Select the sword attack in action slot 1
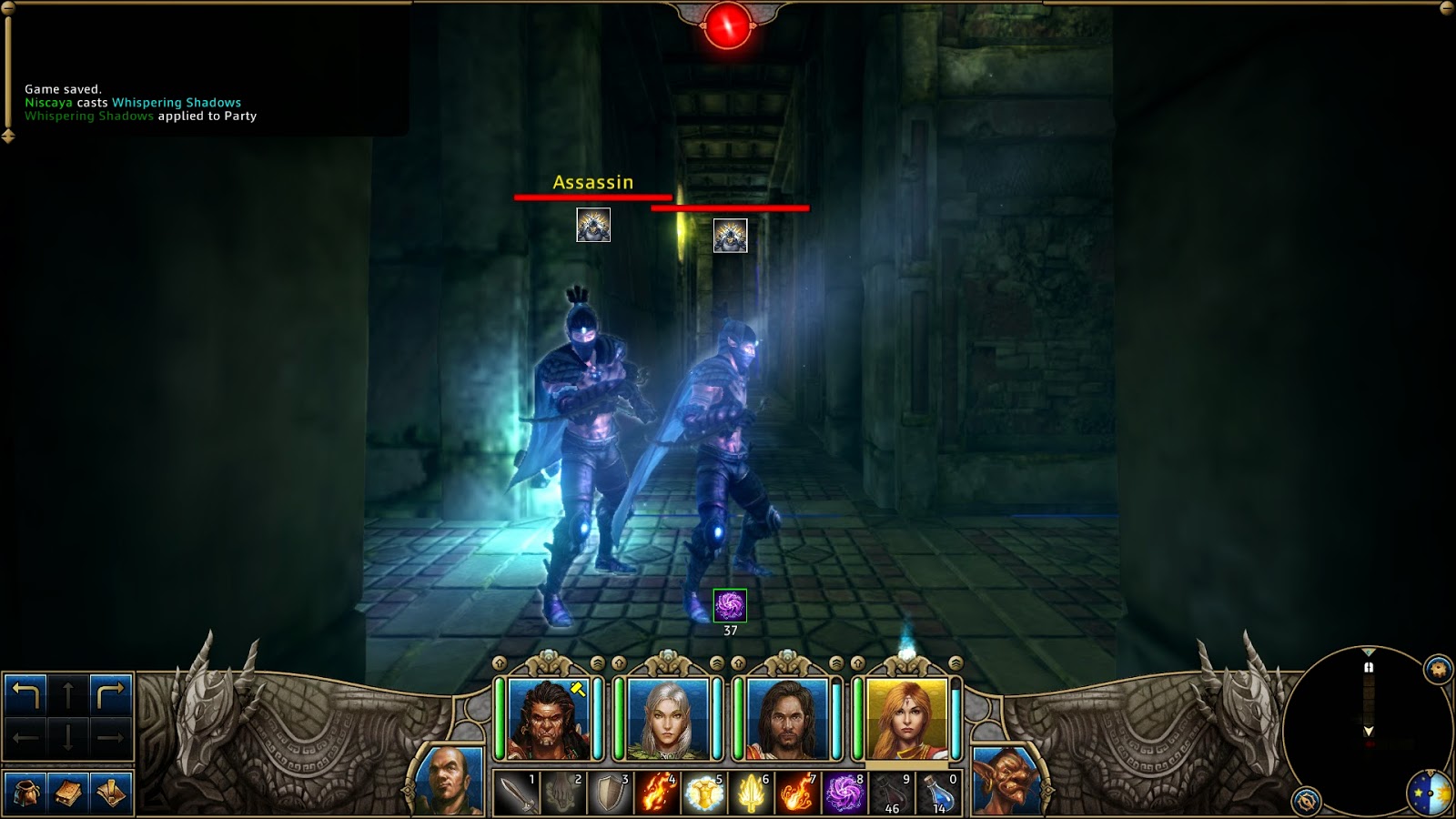This screenshot has width=1456, height=819. 517,792
